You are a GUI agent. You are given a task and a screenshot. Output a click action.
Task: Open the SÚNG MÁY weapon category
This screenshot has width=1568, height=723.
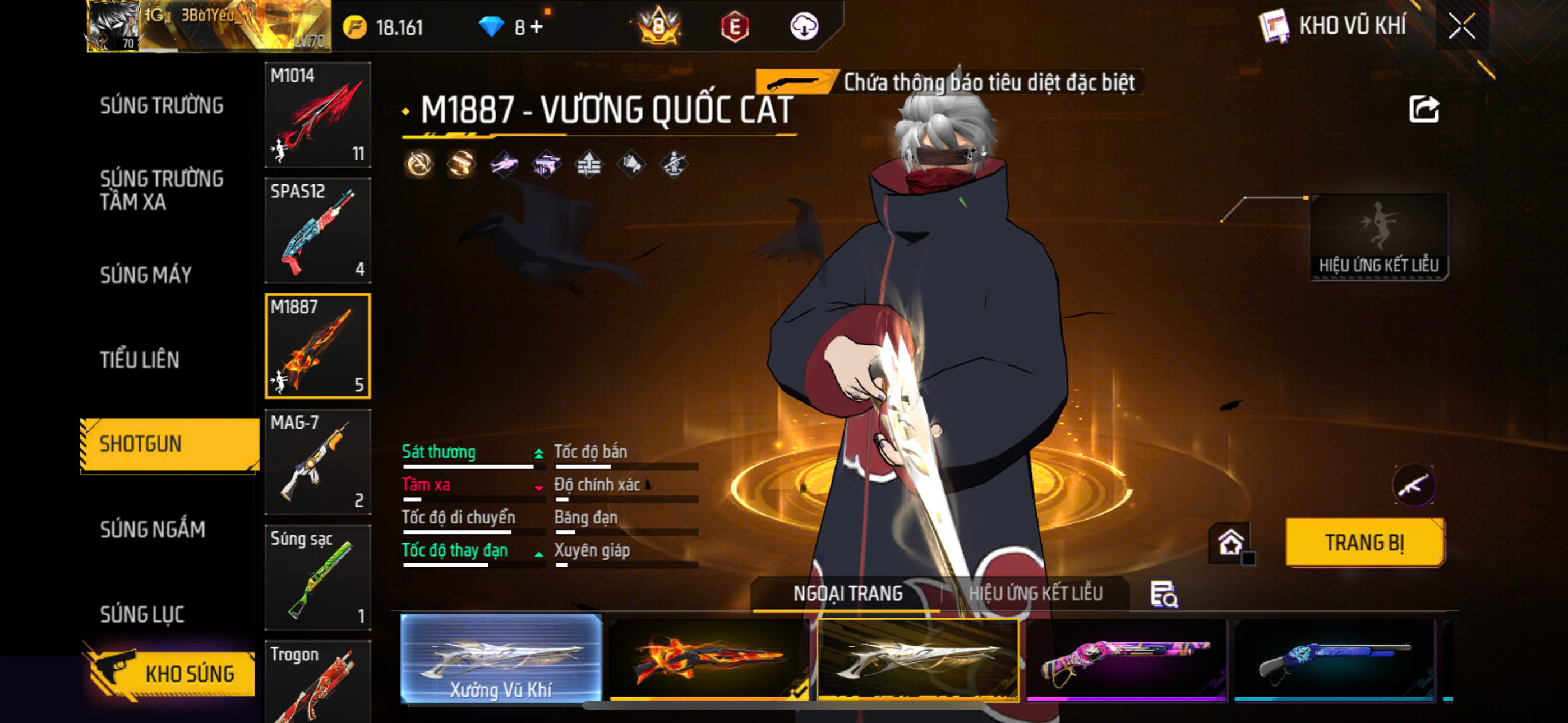click(x=145, y=275)
